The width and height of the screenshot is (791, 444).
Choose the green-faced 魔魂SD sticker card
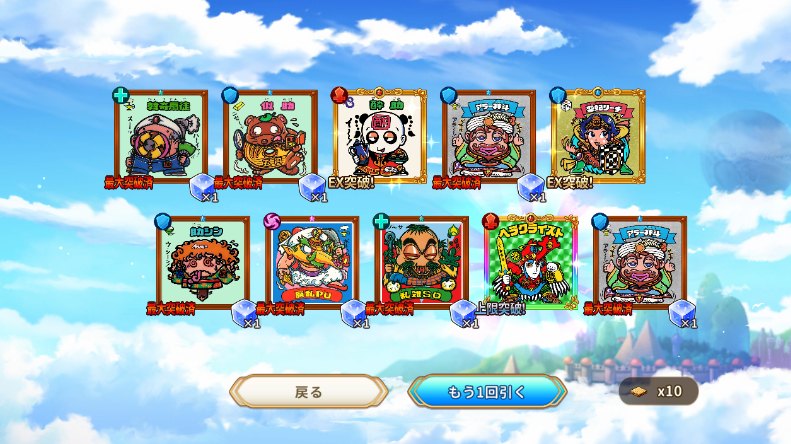(421, 262)
